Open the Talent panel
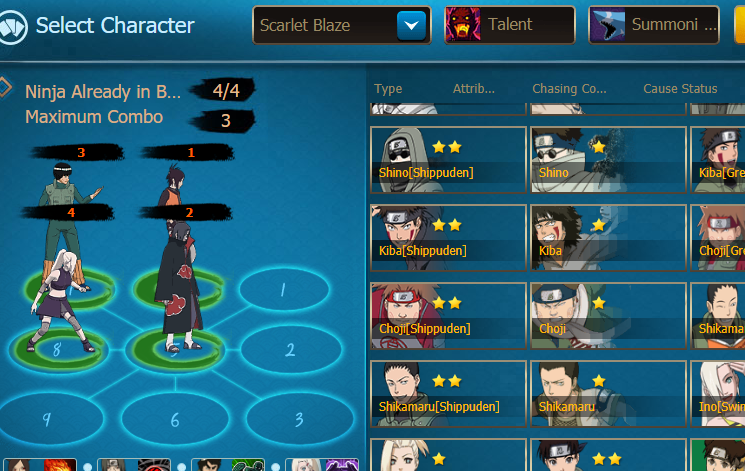Image resolution: width=745 pixels, height=471 pixels. point(509,25)
